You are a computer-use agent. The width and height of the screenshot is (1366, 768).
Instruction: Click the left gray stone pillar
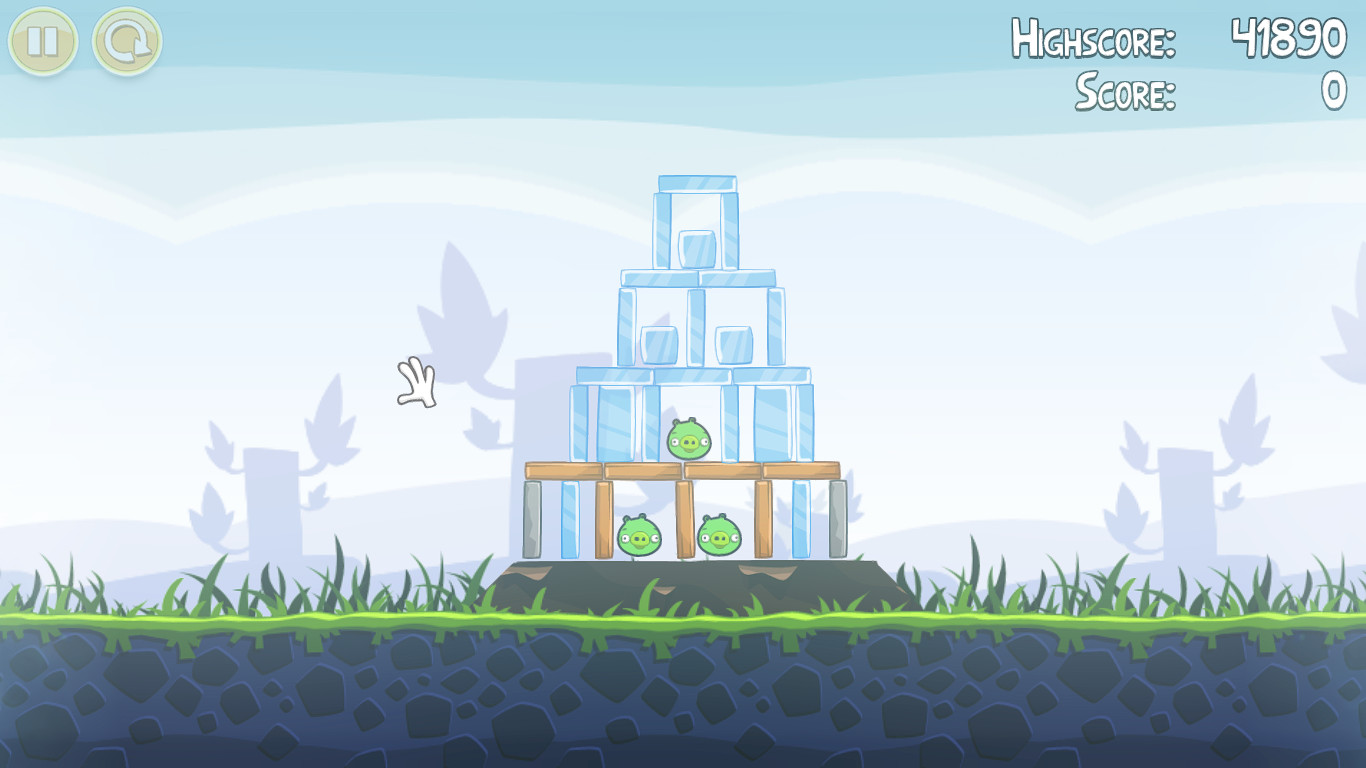click(531, 518)
